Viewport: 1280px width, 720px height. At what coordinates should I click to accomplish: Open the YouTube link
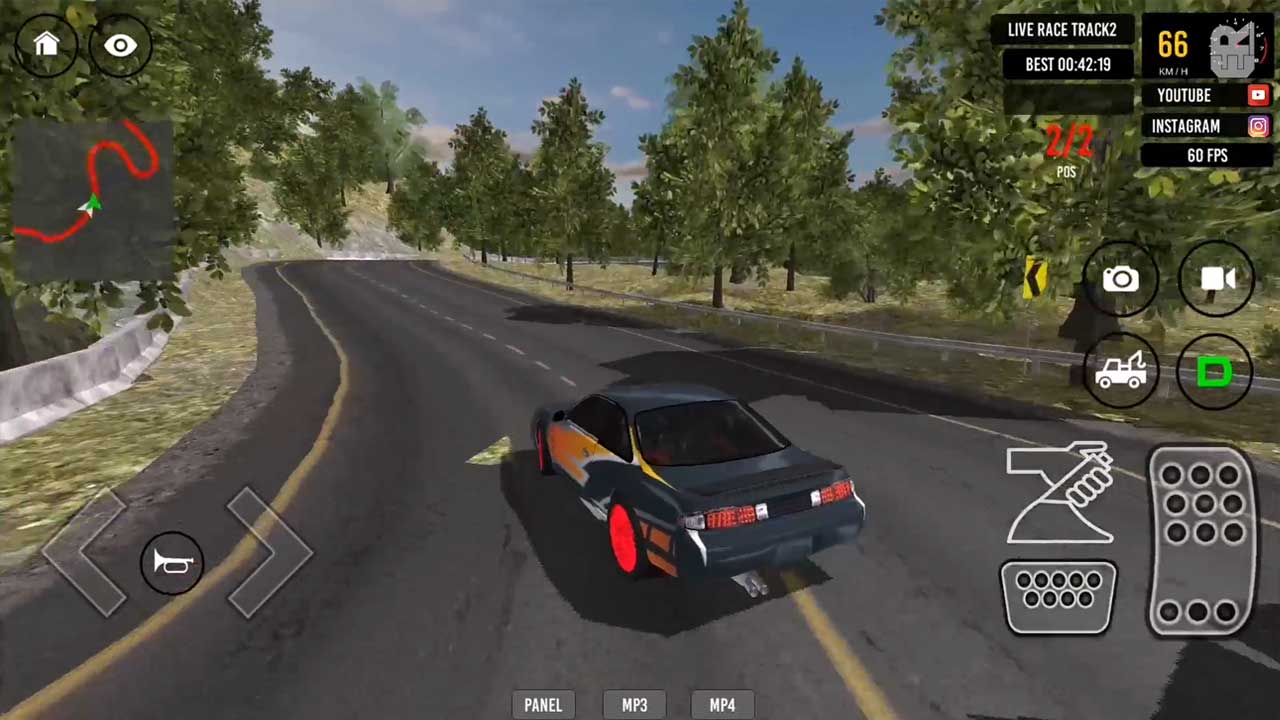[1207, 95]
